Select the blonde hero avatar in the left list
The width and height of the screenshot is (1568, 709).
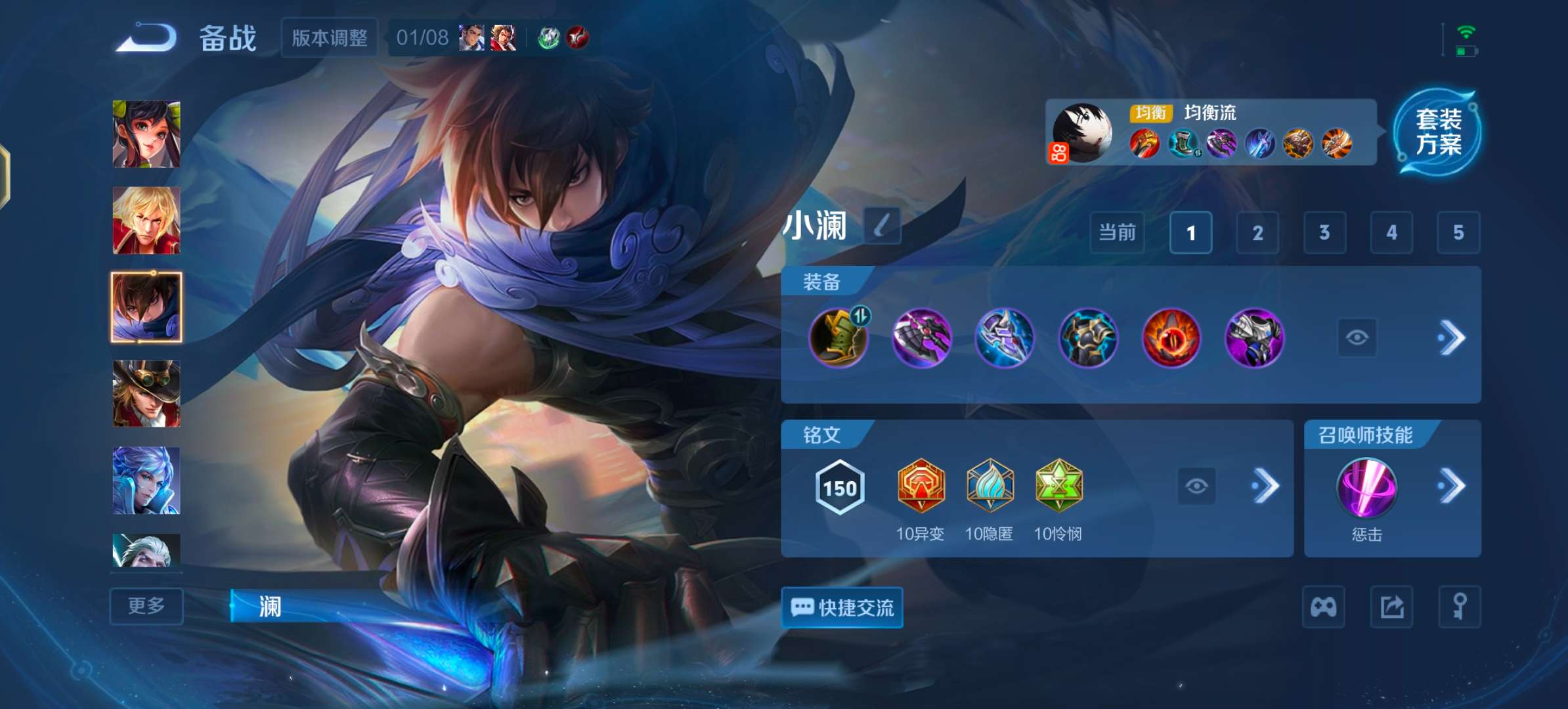[x=146, y=221]
